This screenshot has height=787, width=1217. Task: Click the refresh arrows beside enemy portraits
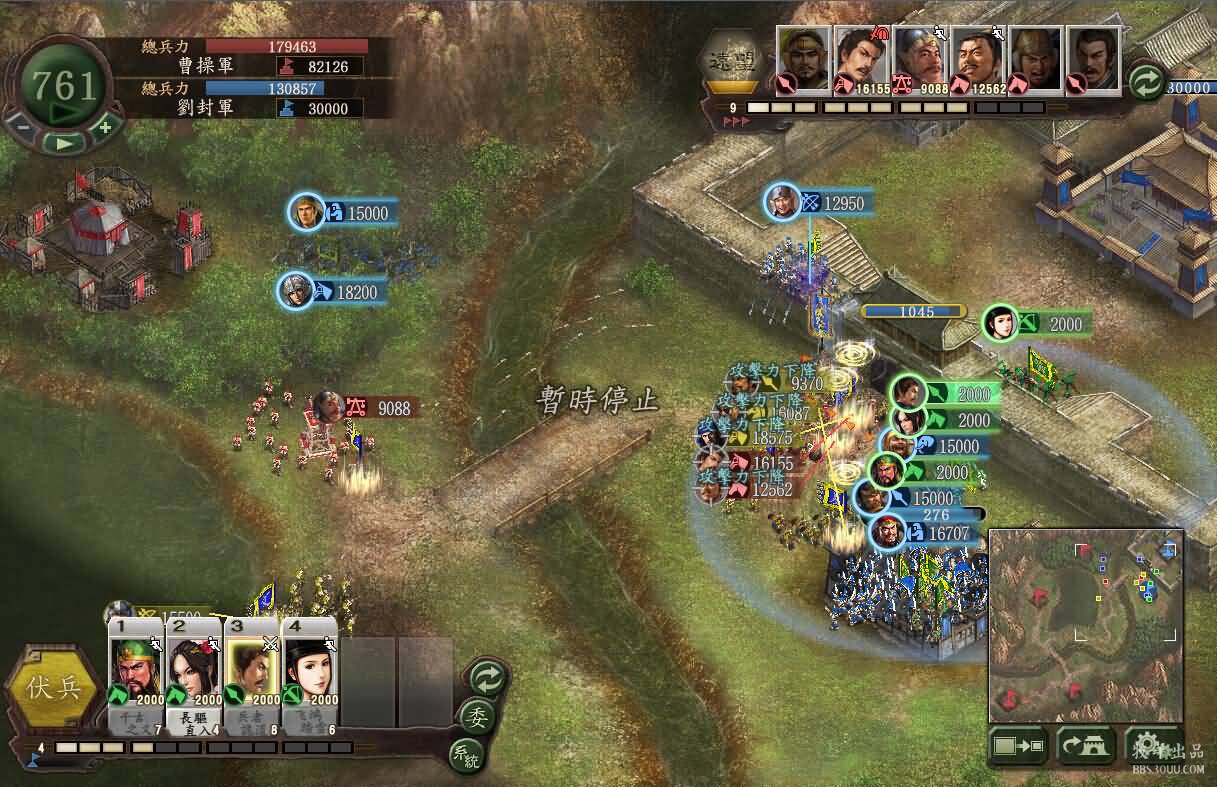click(x=1147, y=80)
